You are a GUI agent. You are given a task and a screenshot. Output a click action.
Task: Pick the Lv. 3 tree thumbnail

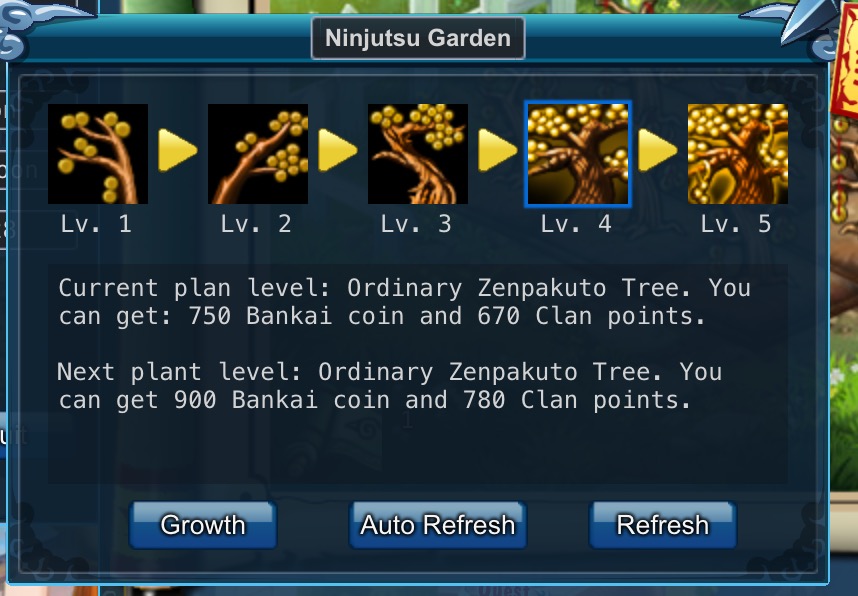pos(418,154)
